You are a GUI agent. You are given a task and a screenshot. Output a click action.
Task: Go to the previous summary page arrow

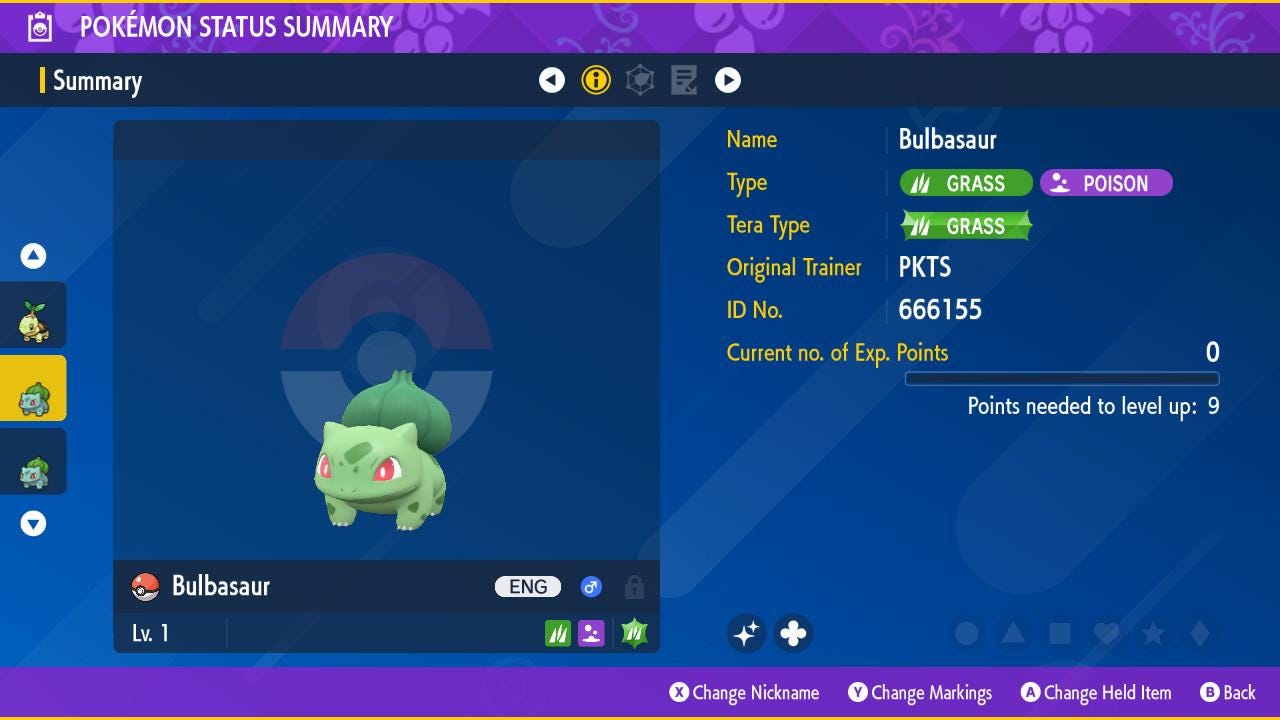click(x=552, y=80)
